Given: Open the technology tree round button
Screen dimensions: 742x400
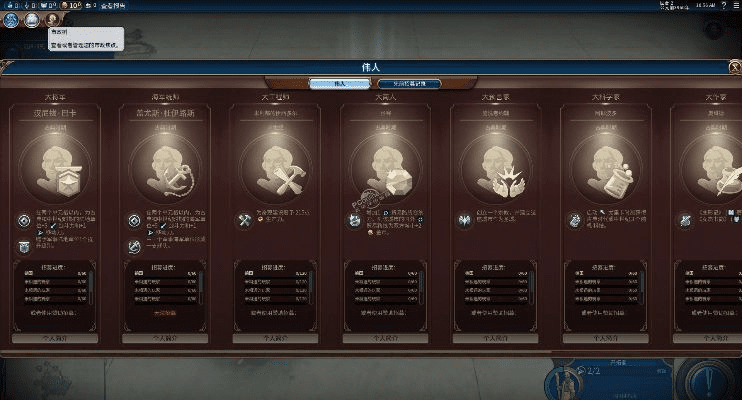Looking at the screenshot, I should [12, 20].
